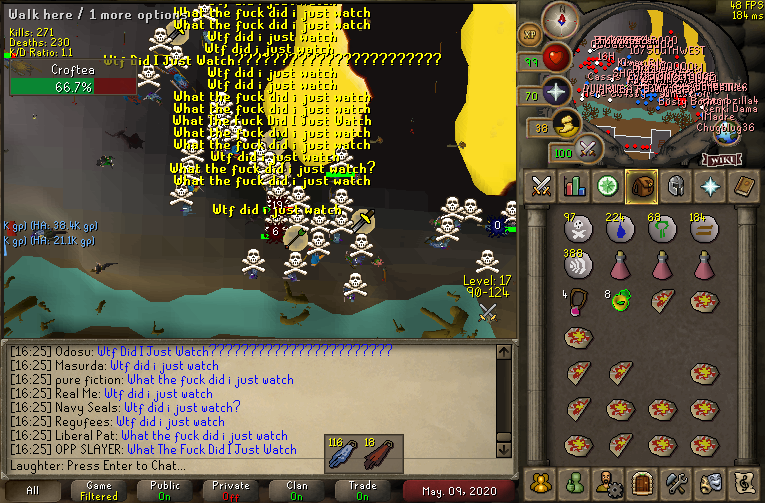The width and height of the screenshot is (765, 503).
Task: Switch to the Prayer tab
Action: (x=709, y=186)
